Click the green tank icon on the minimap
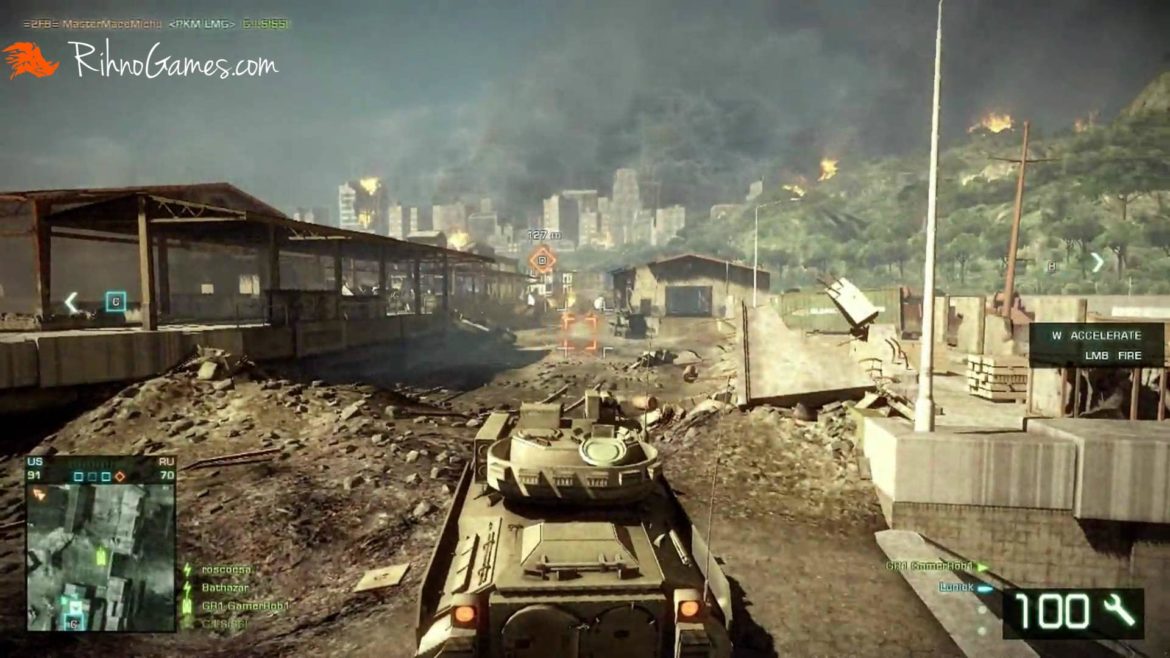Image resolution: width=1170 pixels, height=658 pixels. [x=101, y=554]
